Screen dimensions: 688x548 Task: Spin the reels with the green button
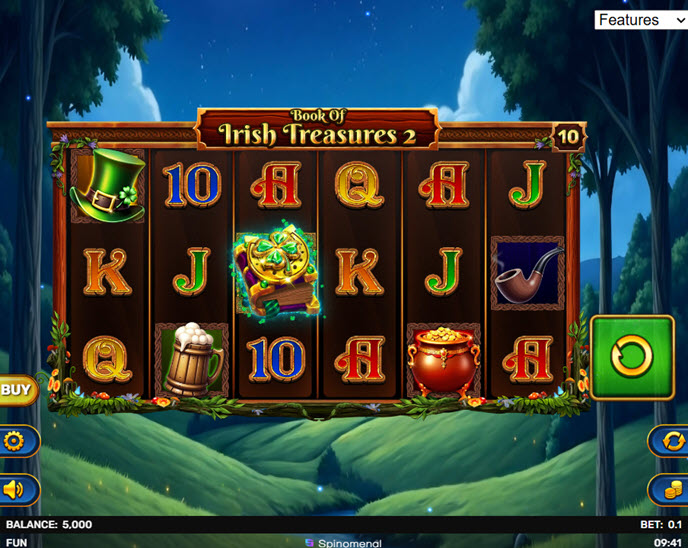pos(631,357)
